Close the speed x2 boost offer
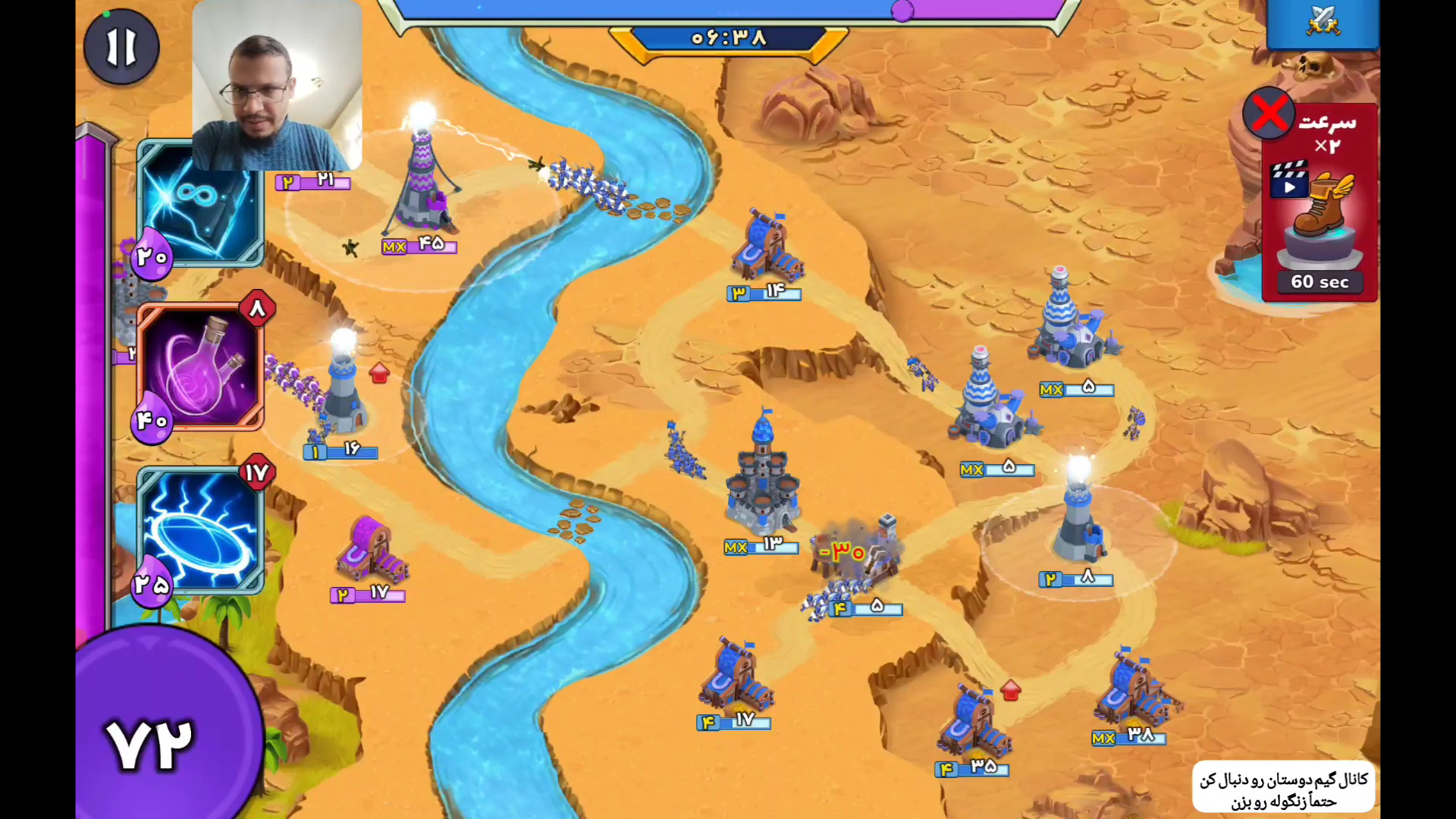Image resolution: width=1456 pixels, height=819 pixels. click(1269, 114)
